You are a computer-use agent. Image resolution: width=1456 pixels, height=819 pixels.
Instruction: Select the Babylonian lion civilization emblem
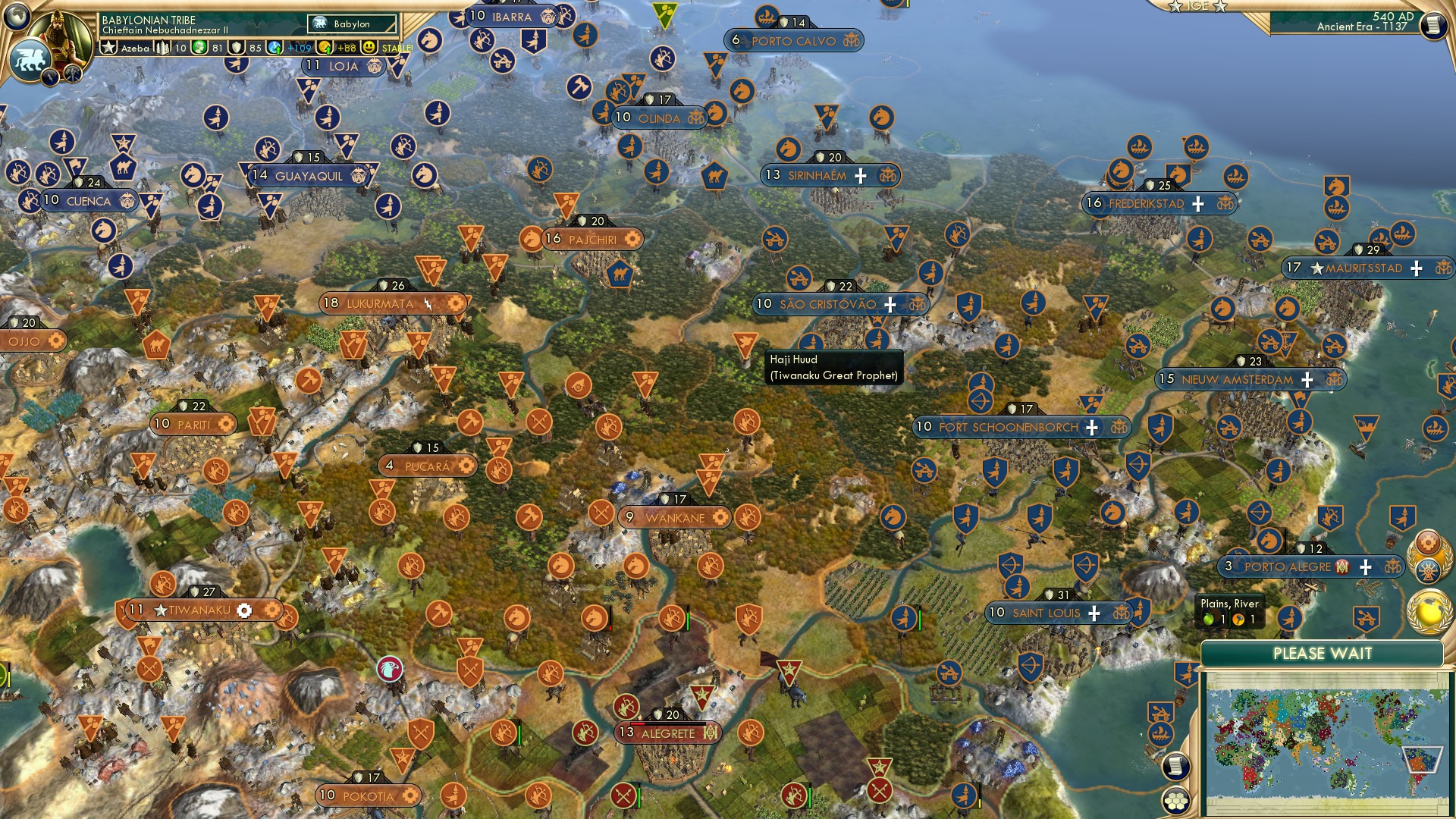coord(30,58)
